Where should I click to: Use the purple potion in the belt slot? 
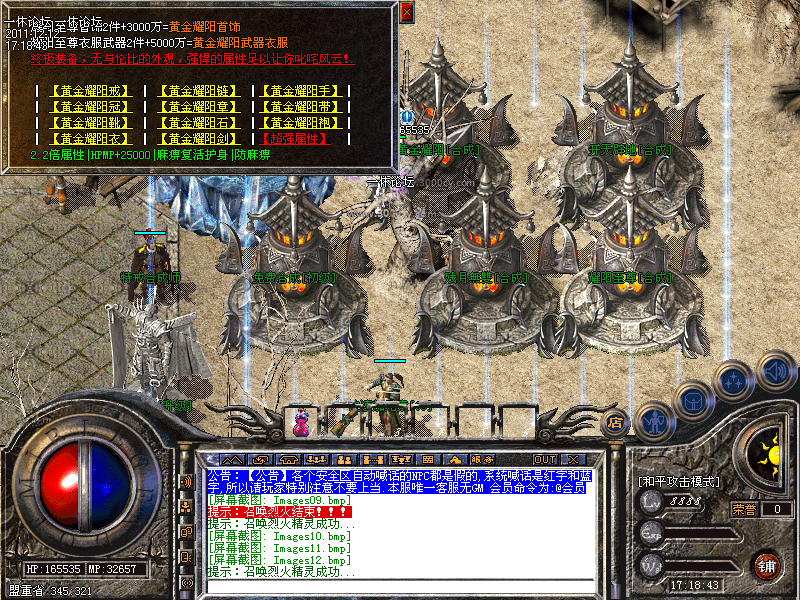(x=300, y=423)
